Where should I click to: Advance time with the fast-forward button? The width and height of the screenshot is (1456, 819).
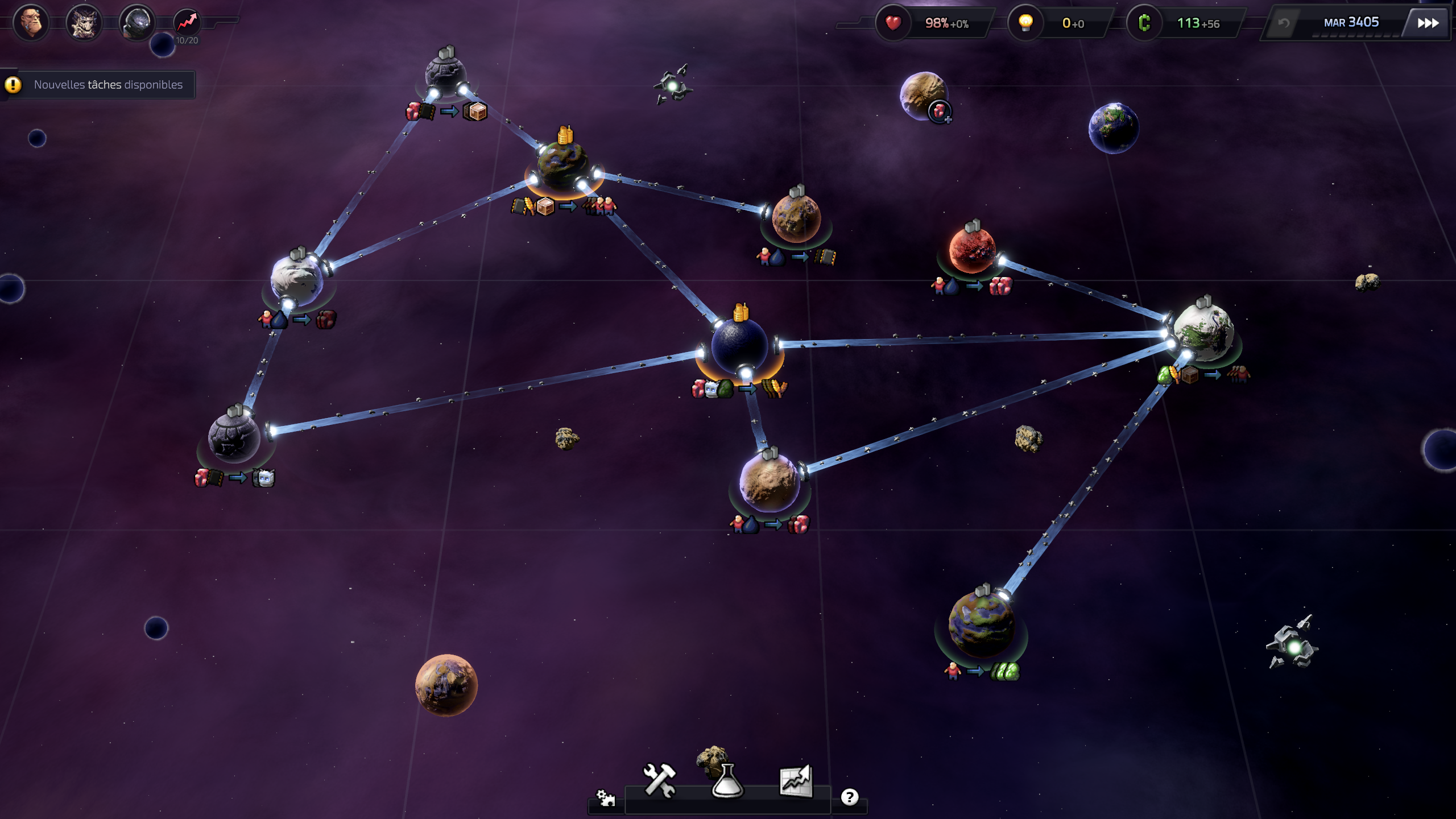[x=1428, y=23]
